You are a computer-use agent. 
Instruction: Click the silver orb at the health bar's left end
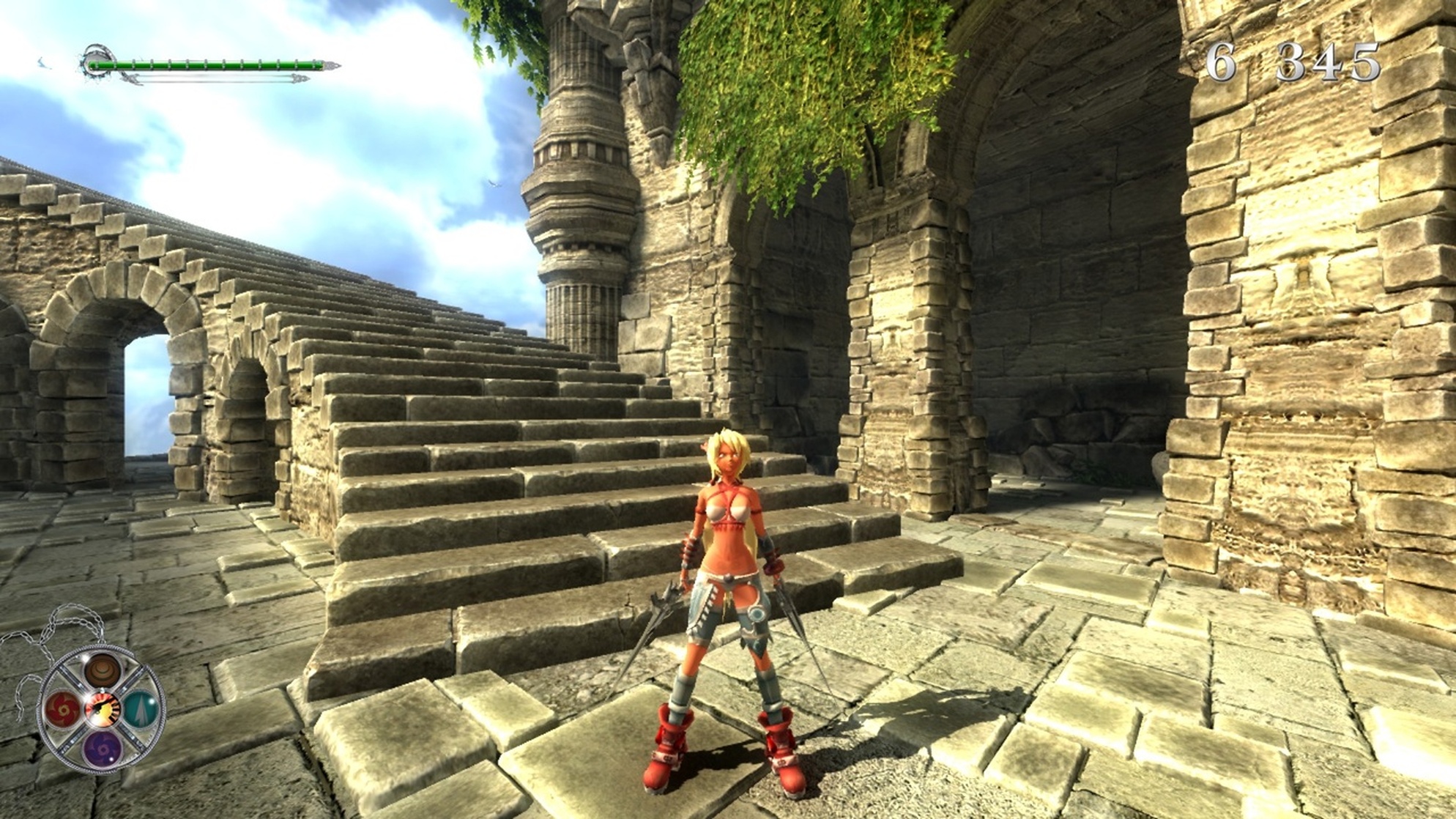96,59
